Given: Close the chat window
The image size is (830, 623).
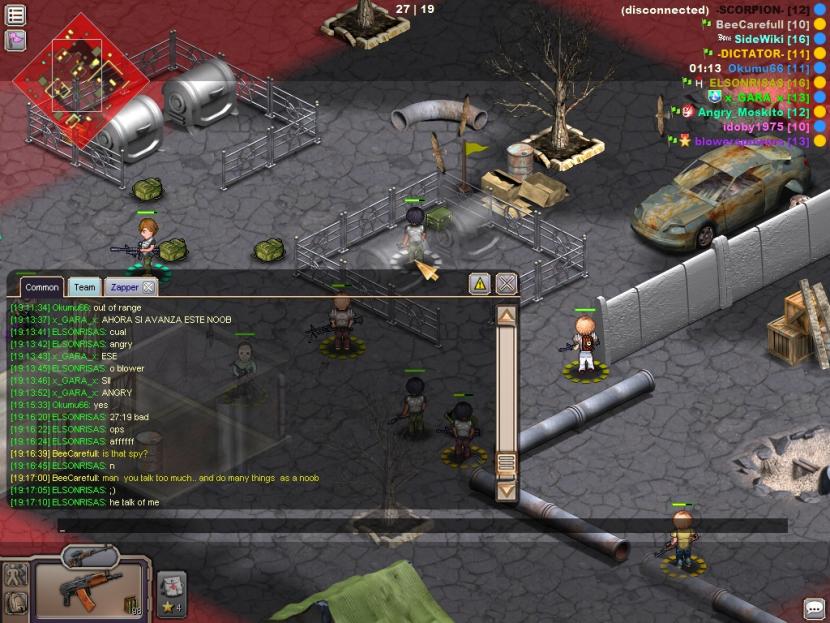Looking at the screenshot, I should (507, 284).
